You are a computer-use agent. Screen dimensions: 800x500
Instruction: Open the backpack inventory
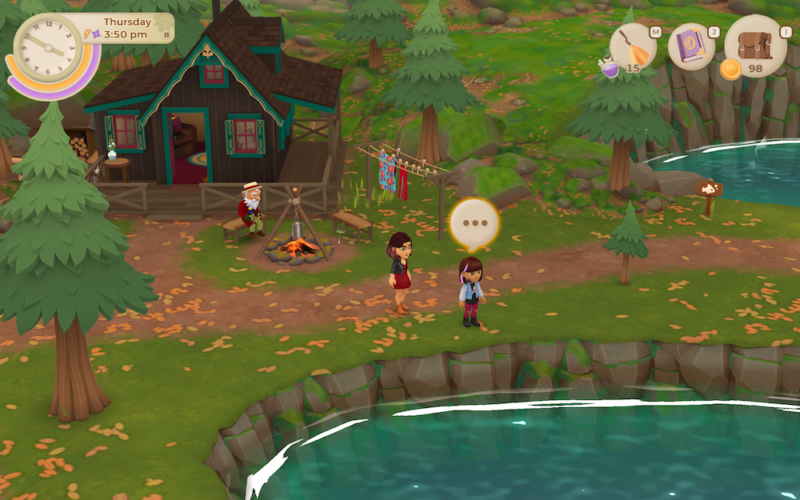click(x=755, y=45)
